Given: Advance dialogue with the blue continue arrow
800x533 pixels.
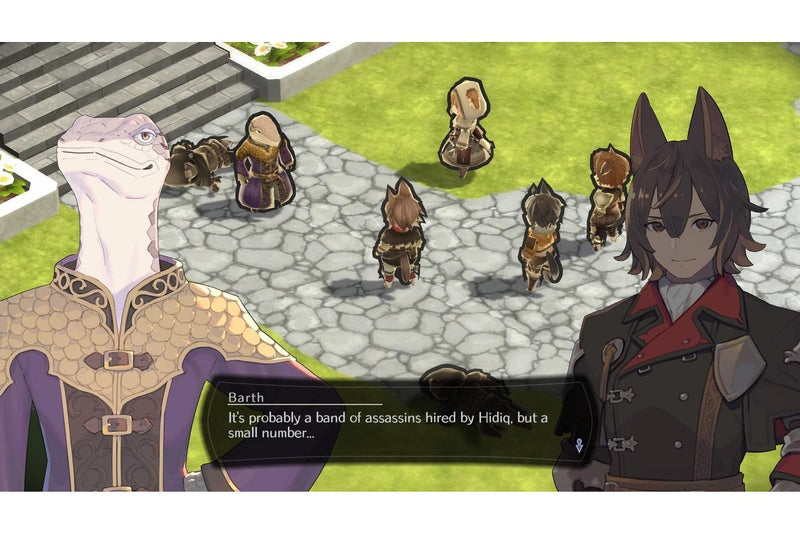Looking at the screenshot, I should (x=579, y=446).
